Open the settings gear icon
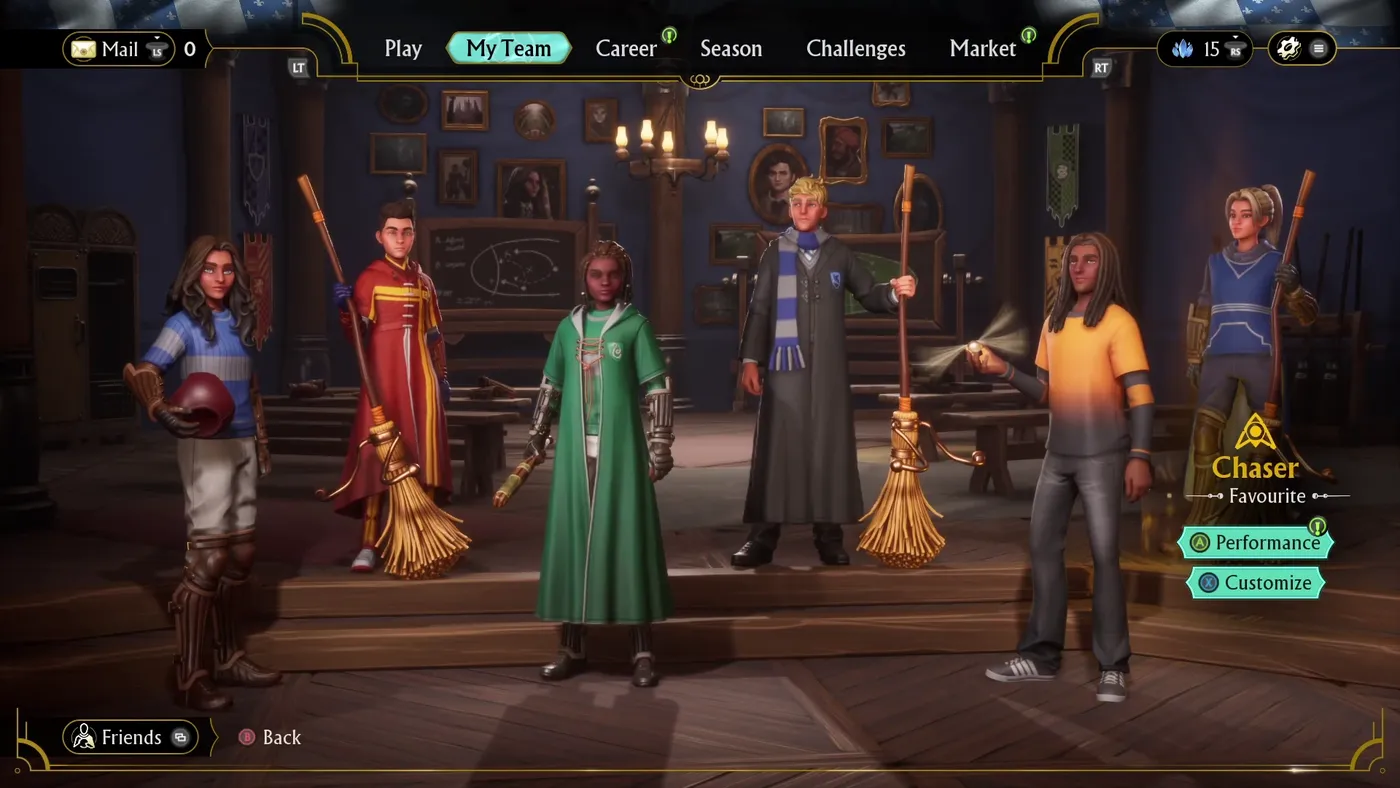1400x788 pixels. tap(1288, 47)
